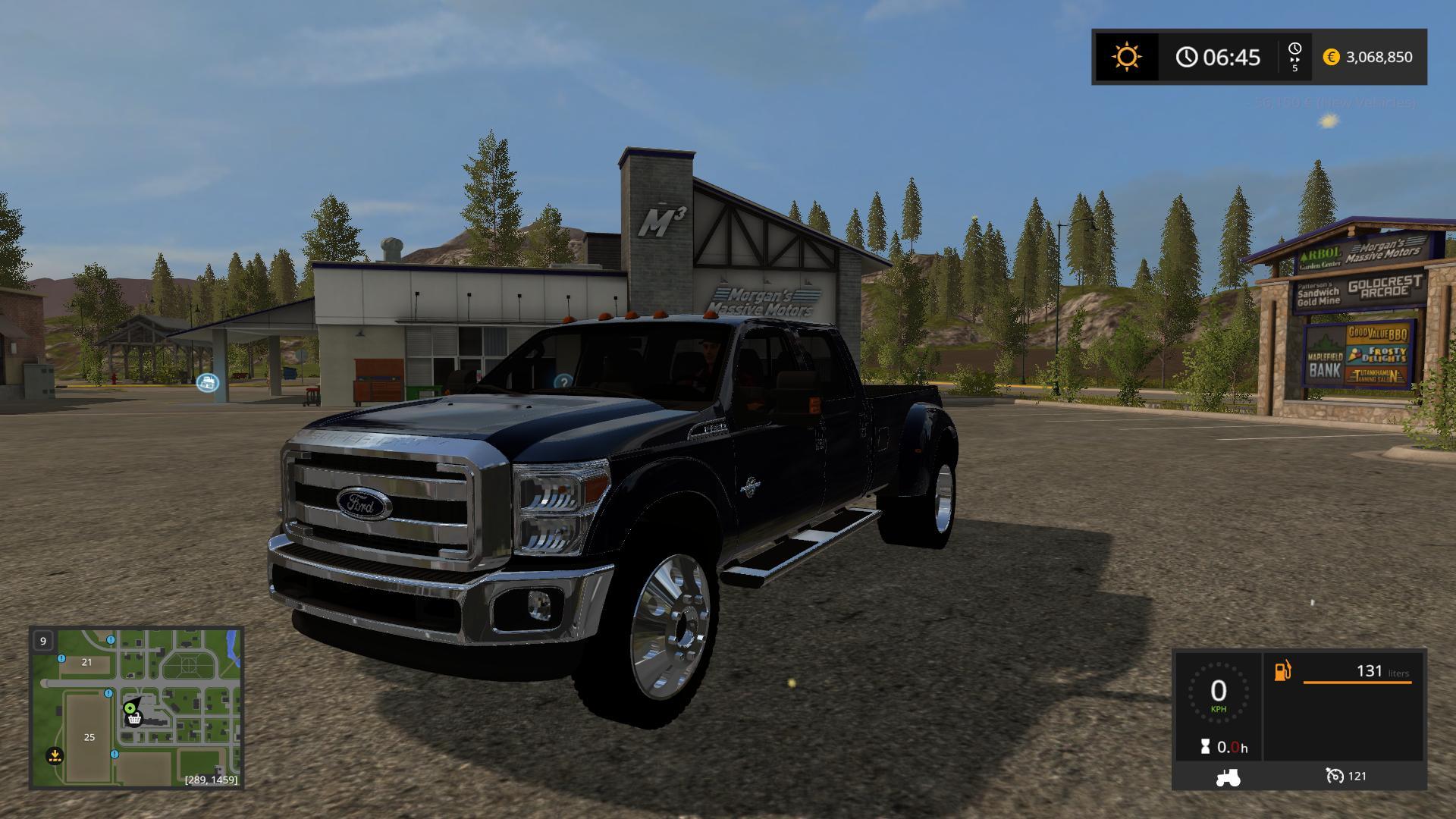
Task: Toggle the cruise control speed icon
Action: 1335,776
